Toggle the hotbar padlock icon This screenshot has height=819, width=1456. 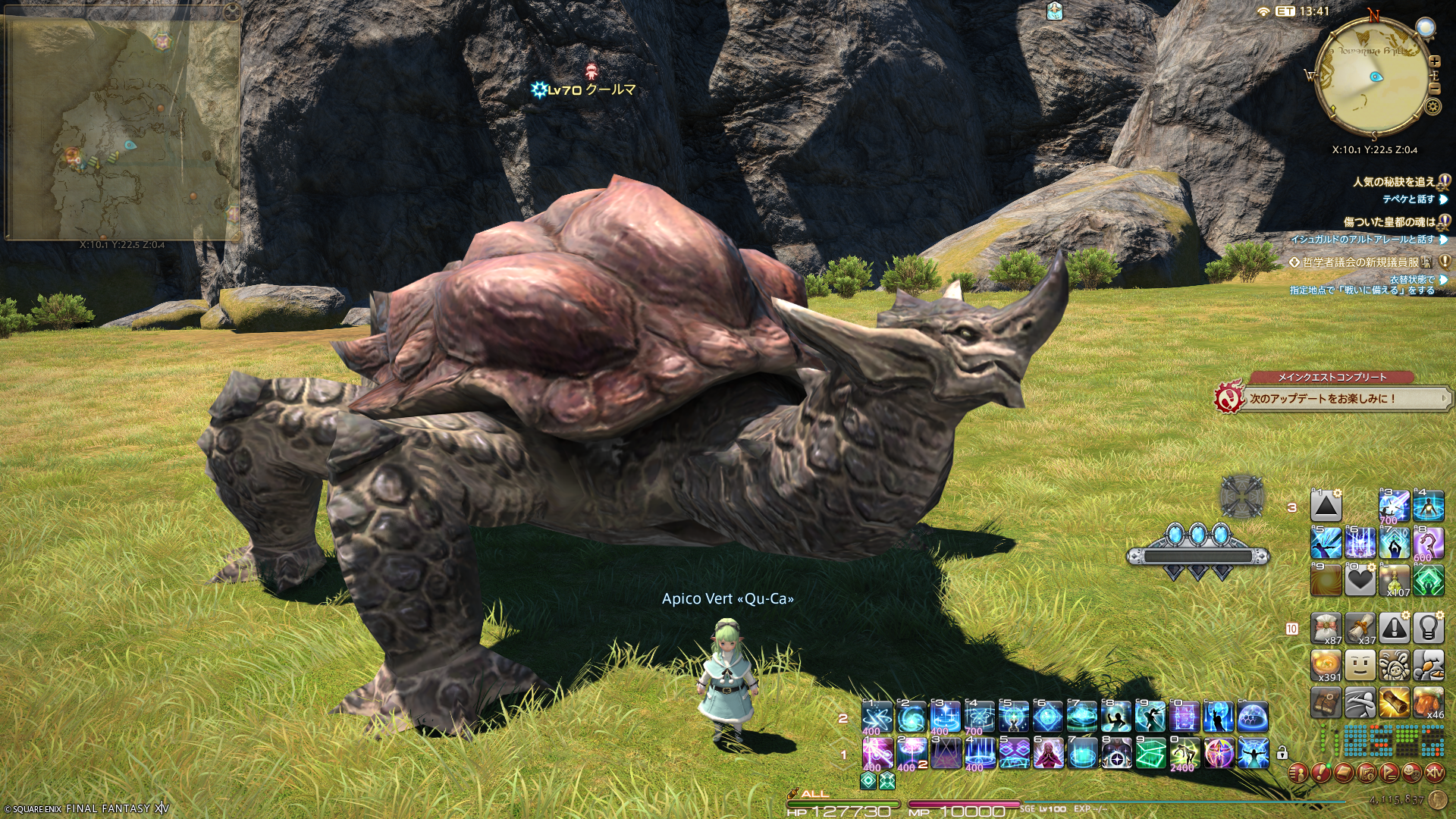point(1282,753)
